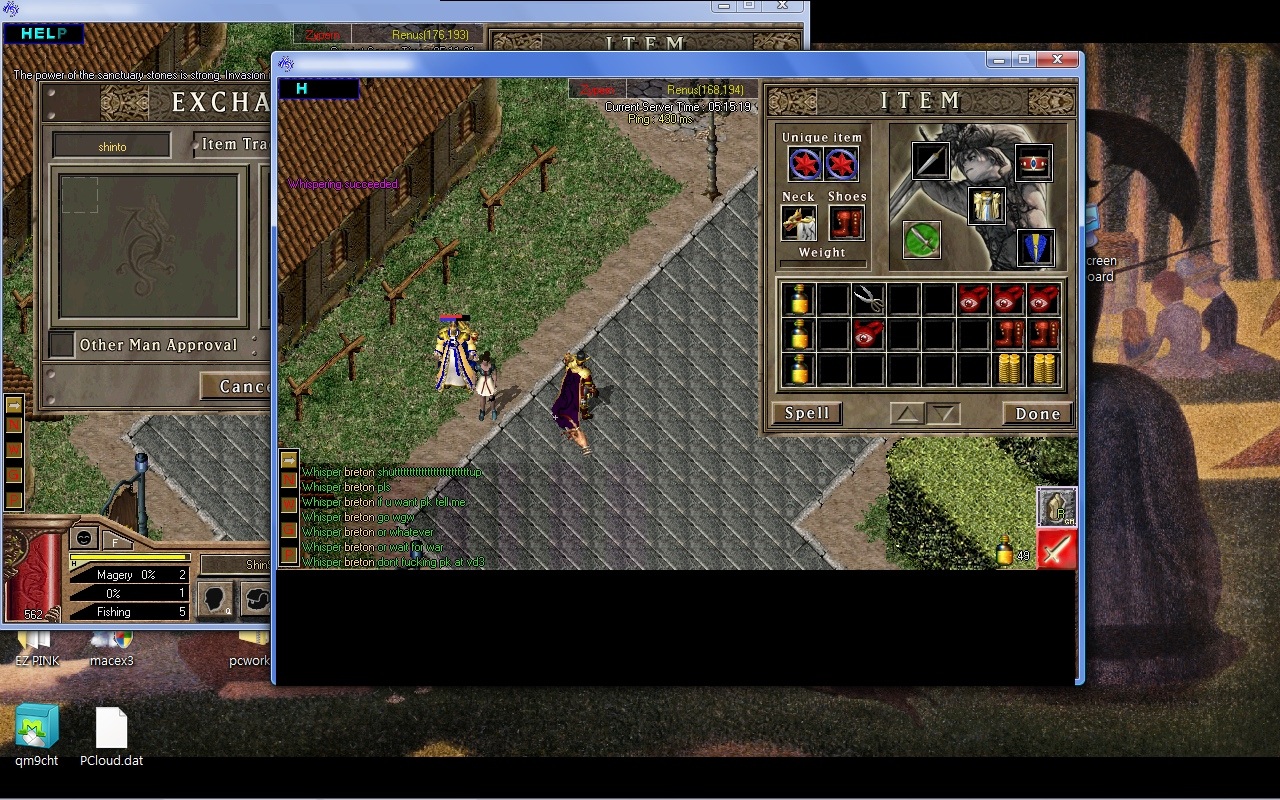
Task: Click the smiley face emotion button
Action: 86,537
